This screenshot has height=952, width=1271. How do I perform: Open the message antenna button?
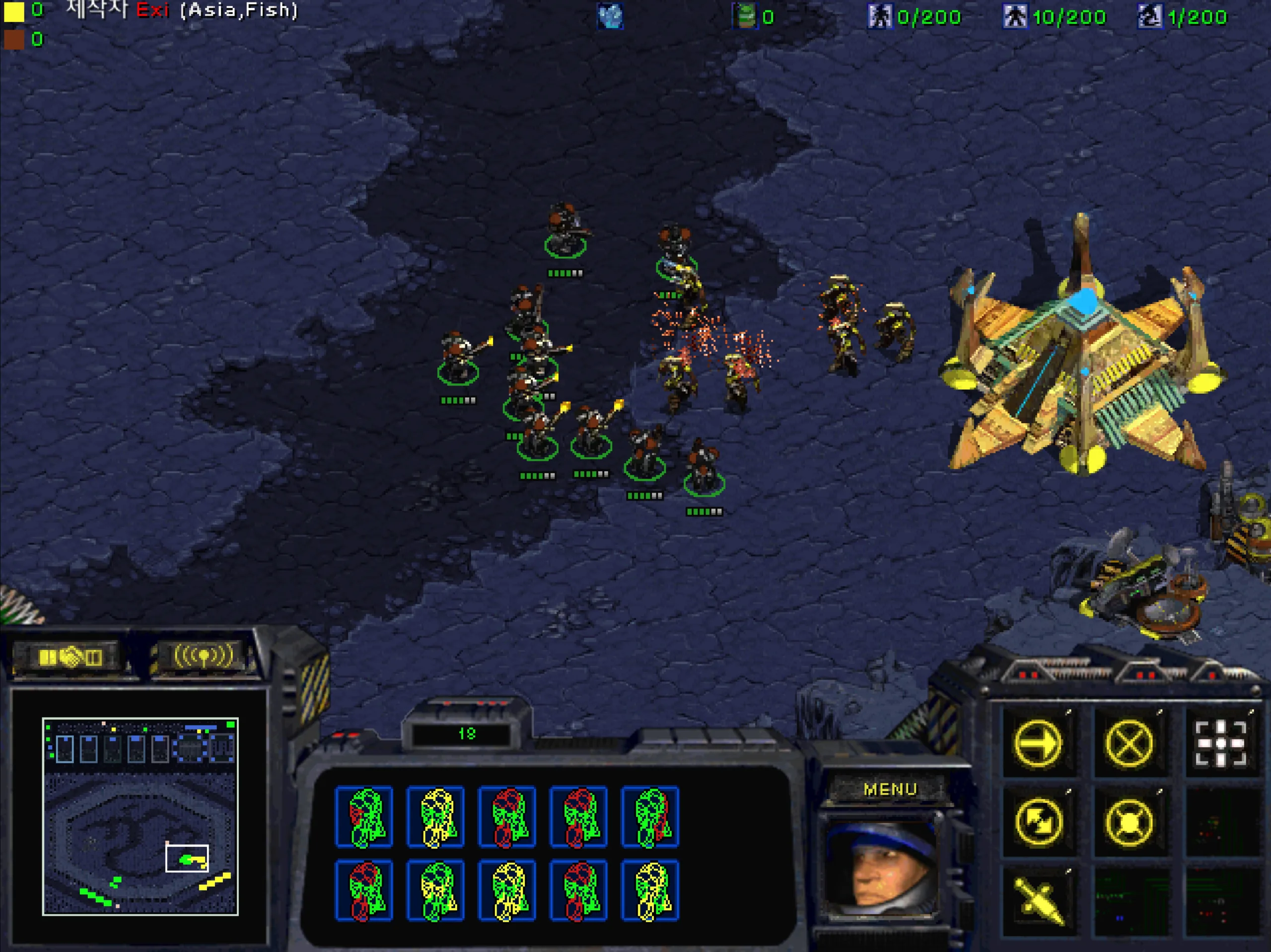[x=204, y=656]
